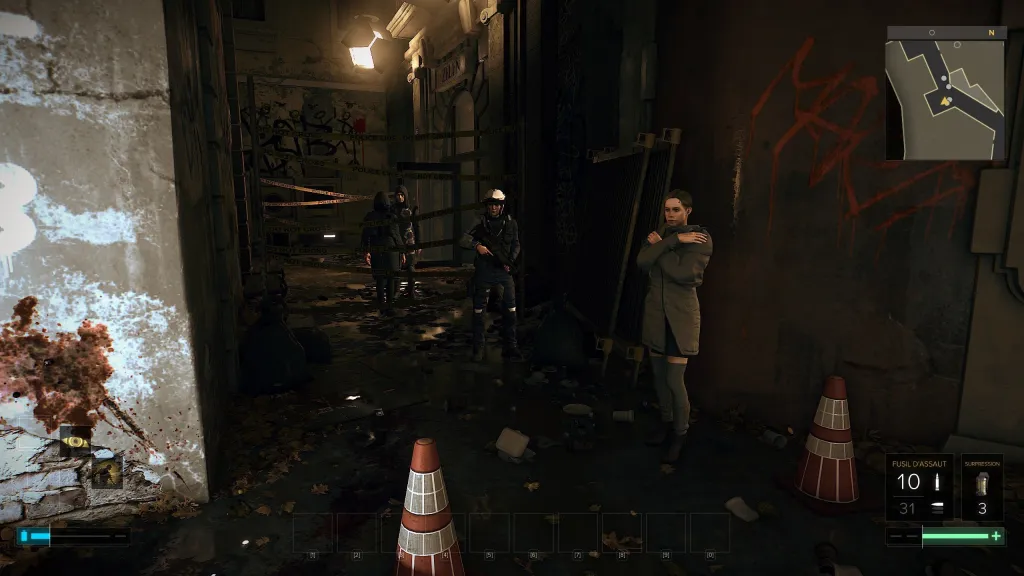Activate the yellow eye vision augmentation icon
The image size is (1024, 576).
[x=75, y=438]
